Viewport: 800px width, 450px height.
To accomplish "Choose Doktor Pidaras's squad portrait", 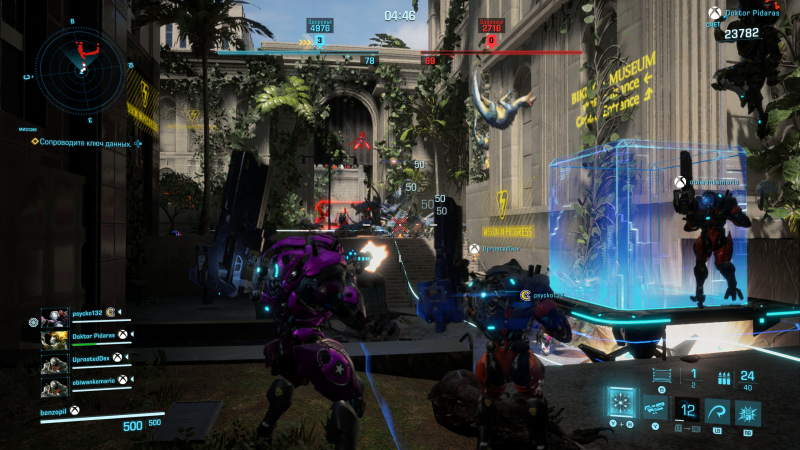I will click(55, 337).
